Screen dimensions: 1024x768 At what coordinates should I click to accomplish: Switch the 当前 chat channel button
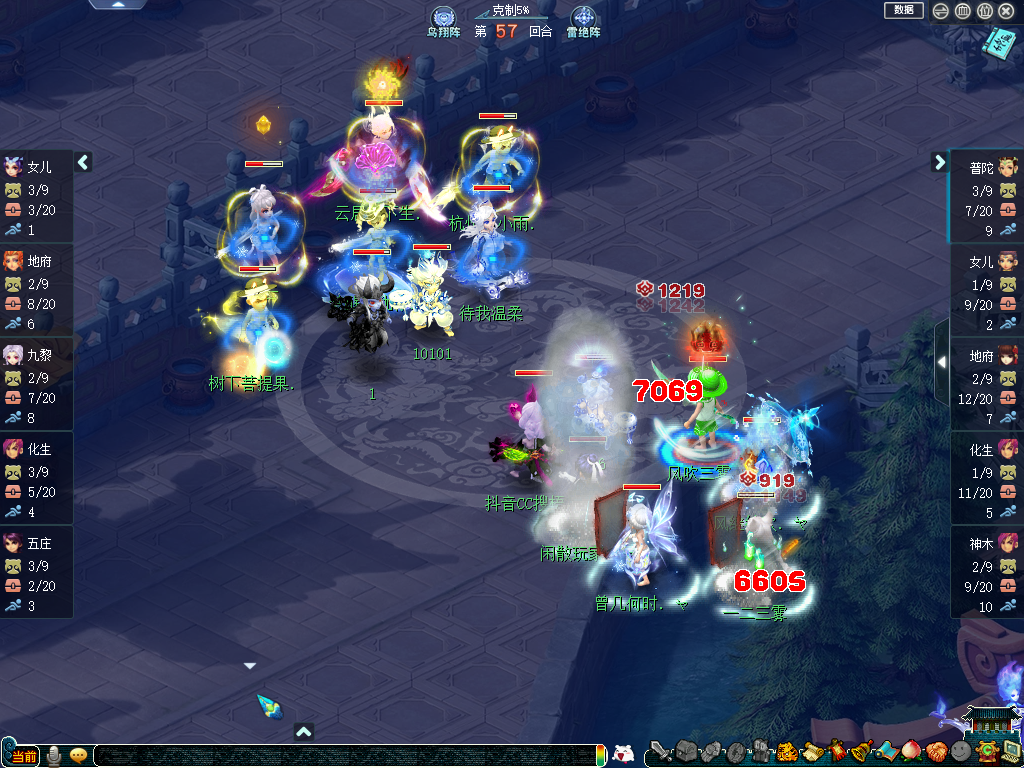click(23, 755)
